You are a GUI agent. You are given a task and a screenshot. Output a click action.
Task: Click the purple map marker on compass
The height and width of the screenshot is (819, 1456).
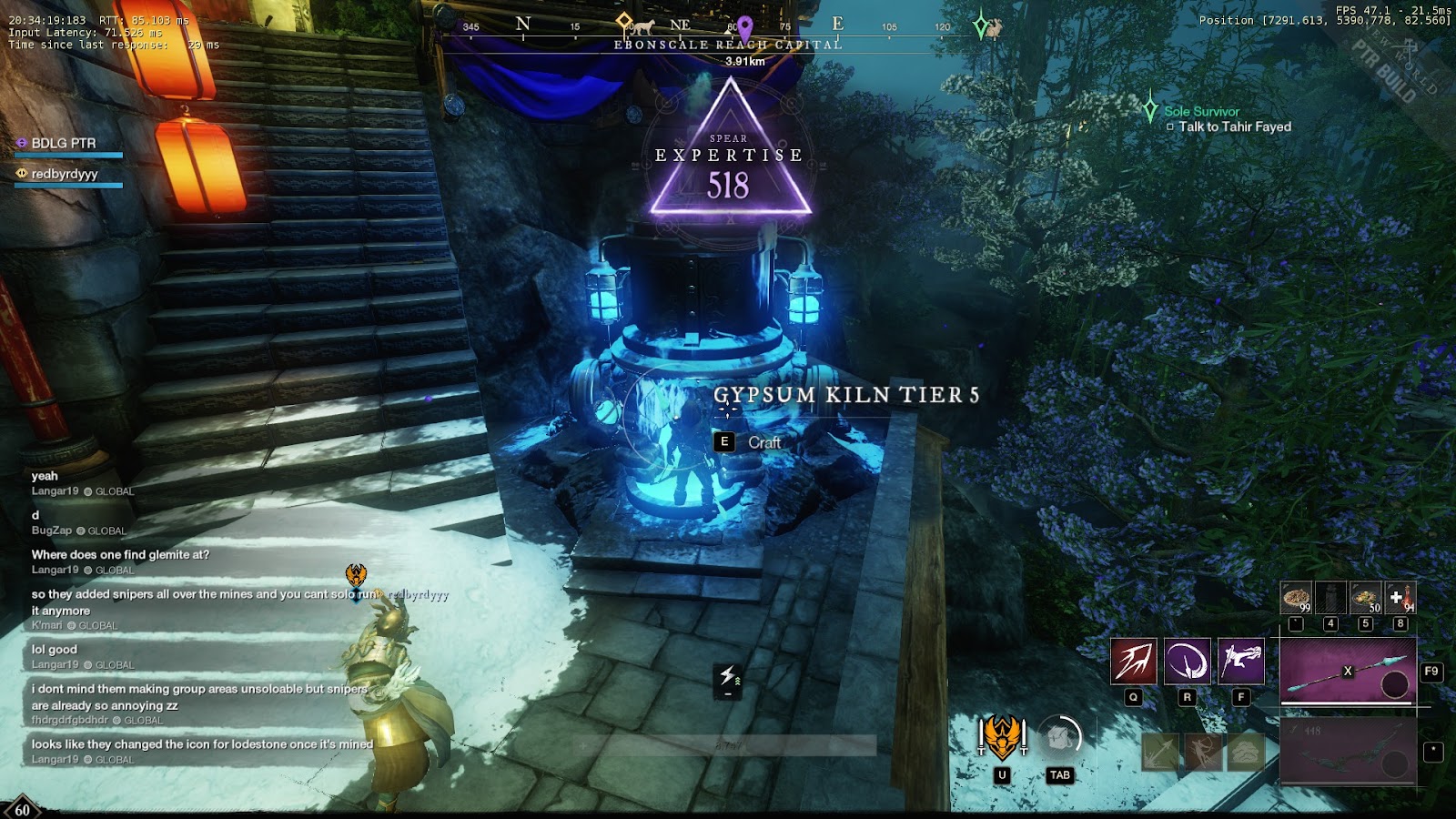745,26
